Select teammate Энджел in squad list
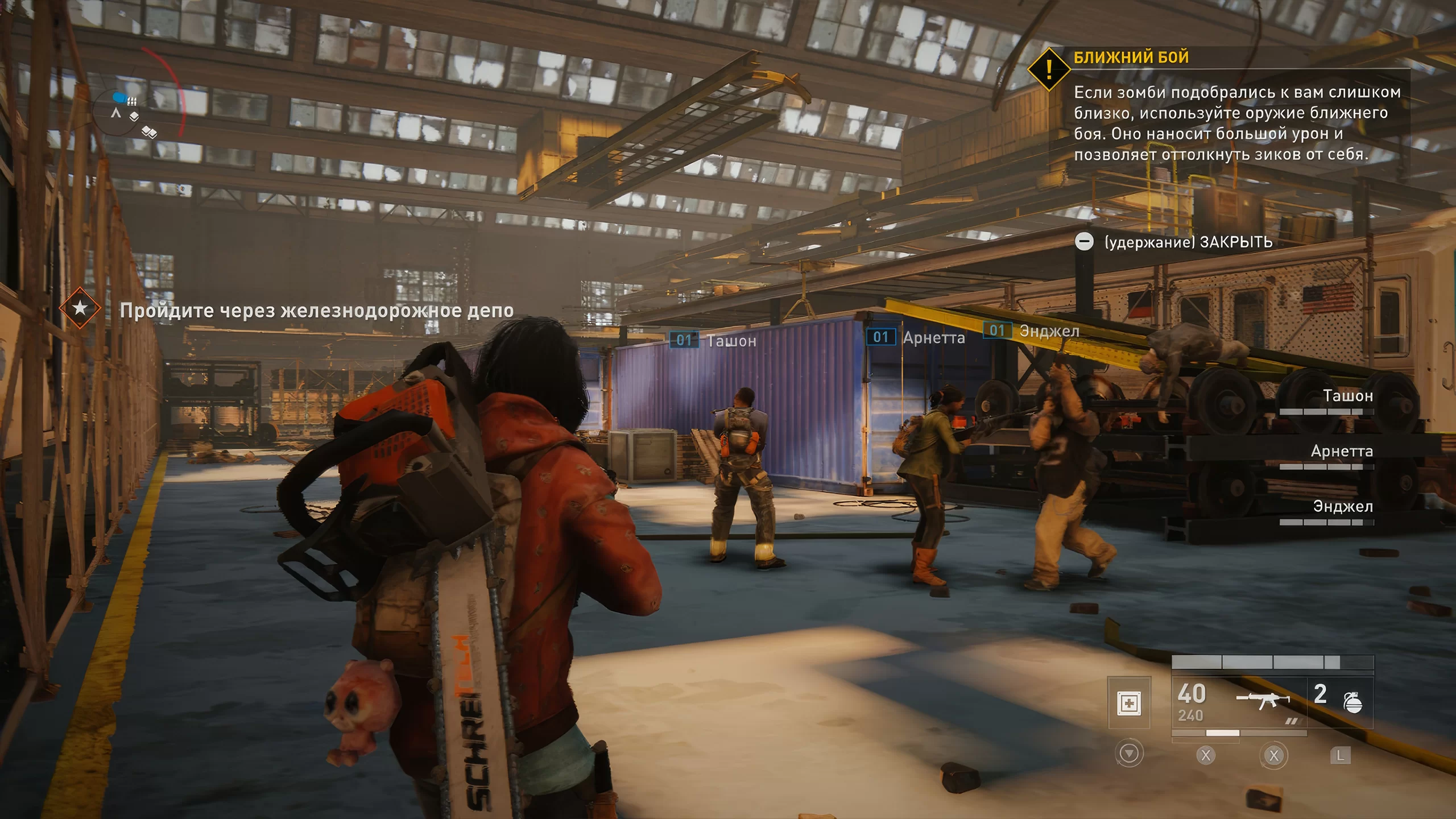Screen dimensions: 1456x819 [1342, 506]
